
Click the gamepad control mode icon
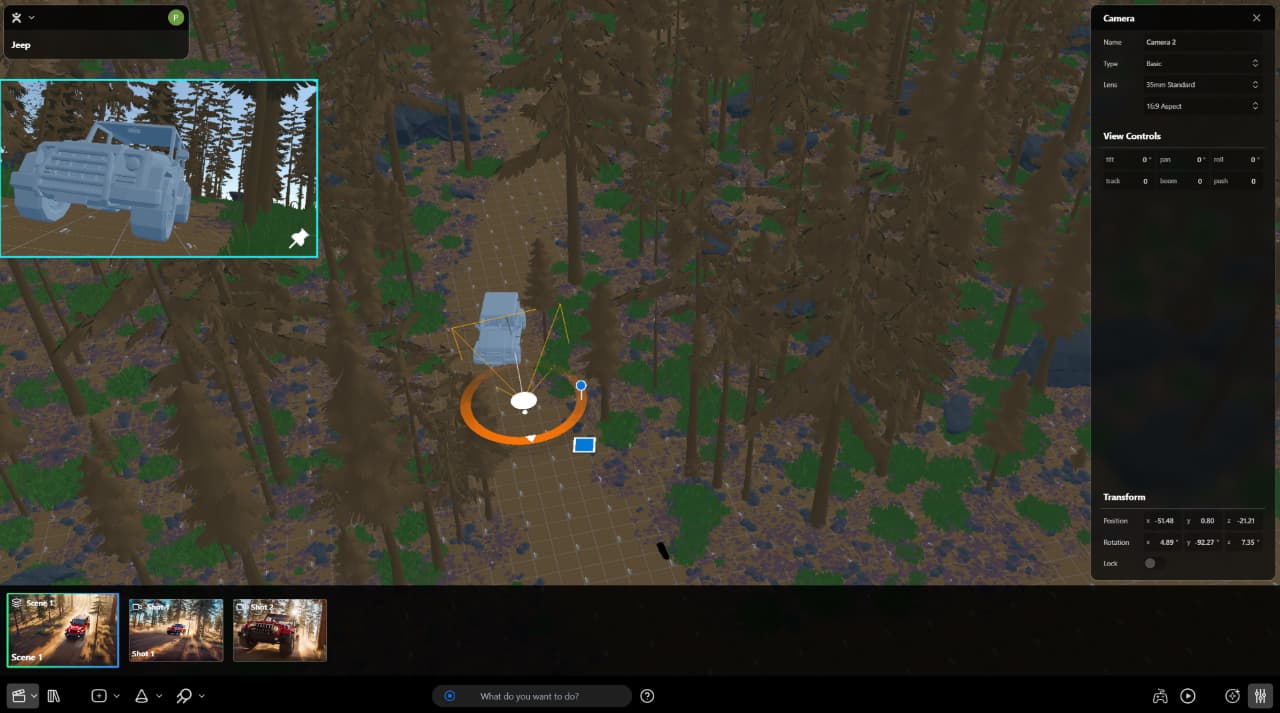point(1160,696)
